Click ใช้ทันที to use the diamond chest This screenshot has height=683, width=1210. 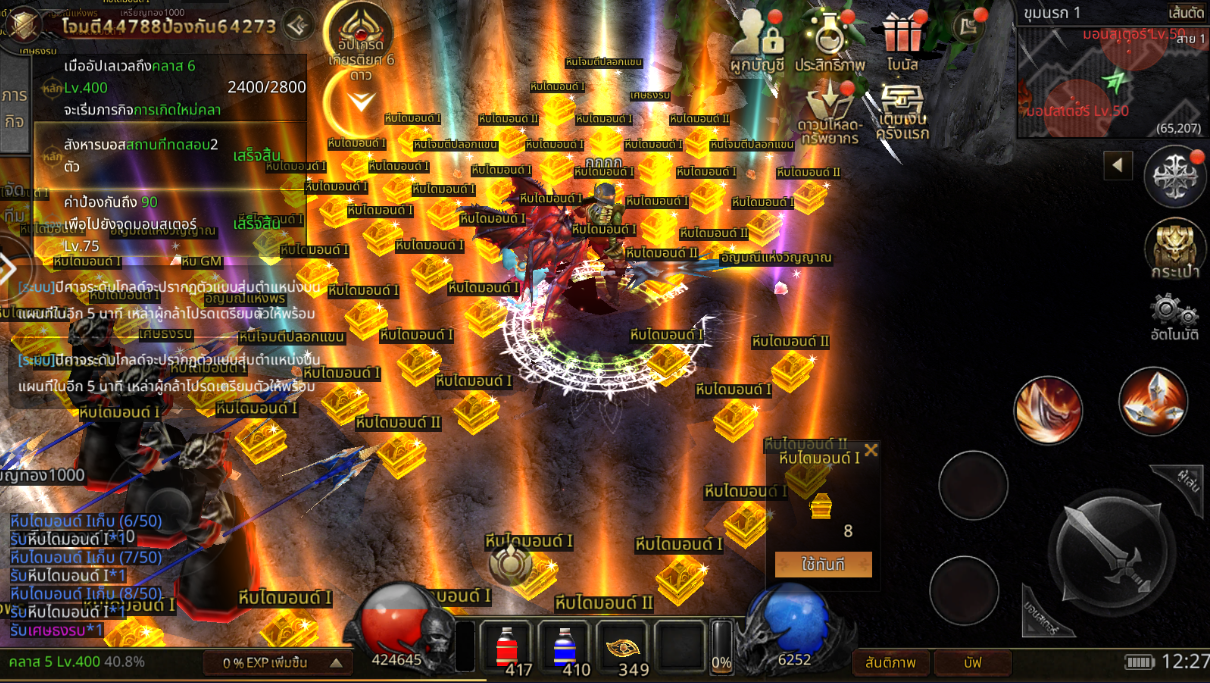tap(823, 565)
